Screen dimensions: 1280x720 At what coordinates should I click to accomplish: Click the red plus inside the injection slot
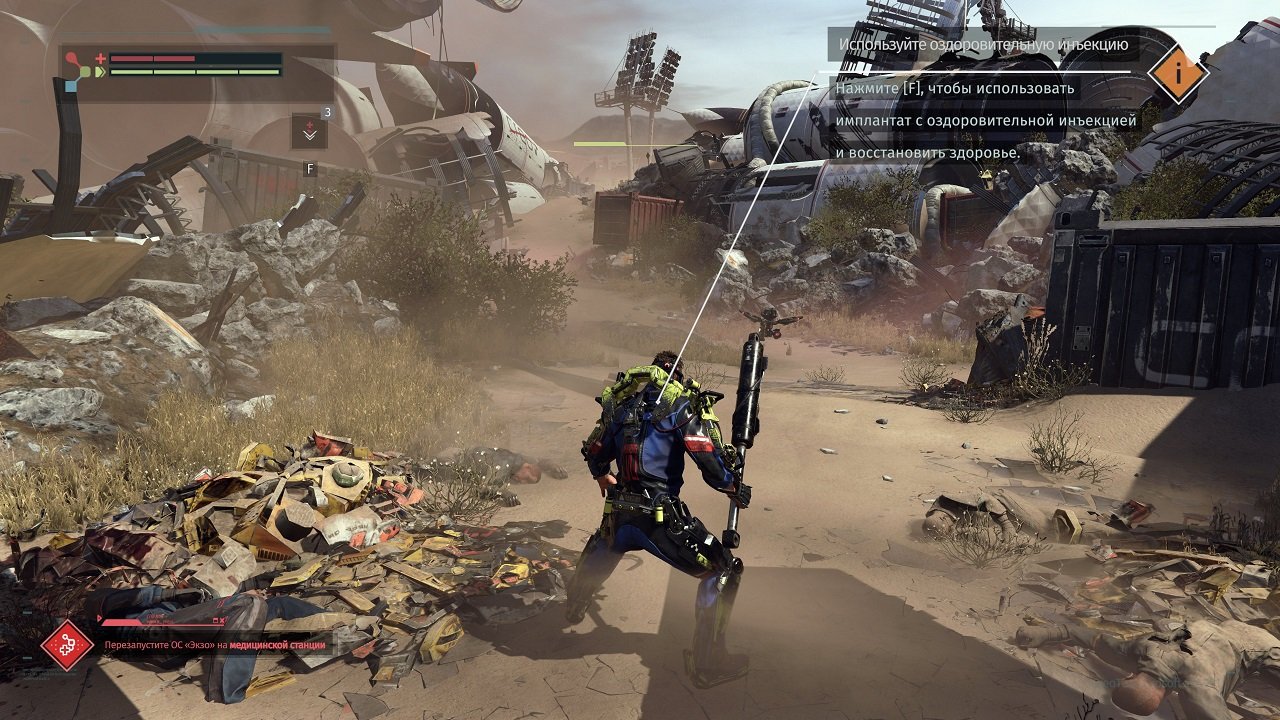pos(310,125)
